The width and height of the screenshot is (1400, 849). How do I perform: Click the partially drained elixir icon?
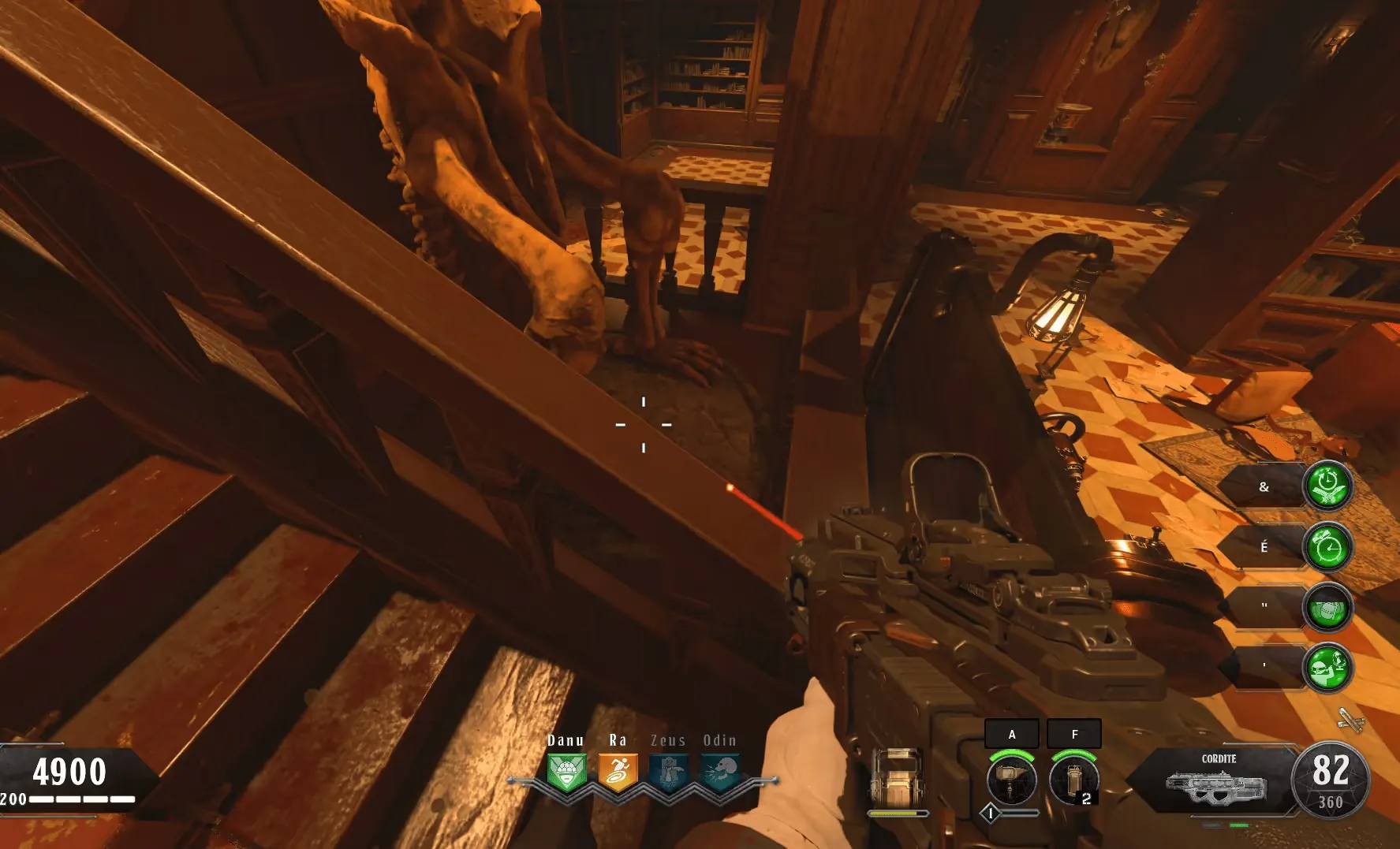[1328, 608]
